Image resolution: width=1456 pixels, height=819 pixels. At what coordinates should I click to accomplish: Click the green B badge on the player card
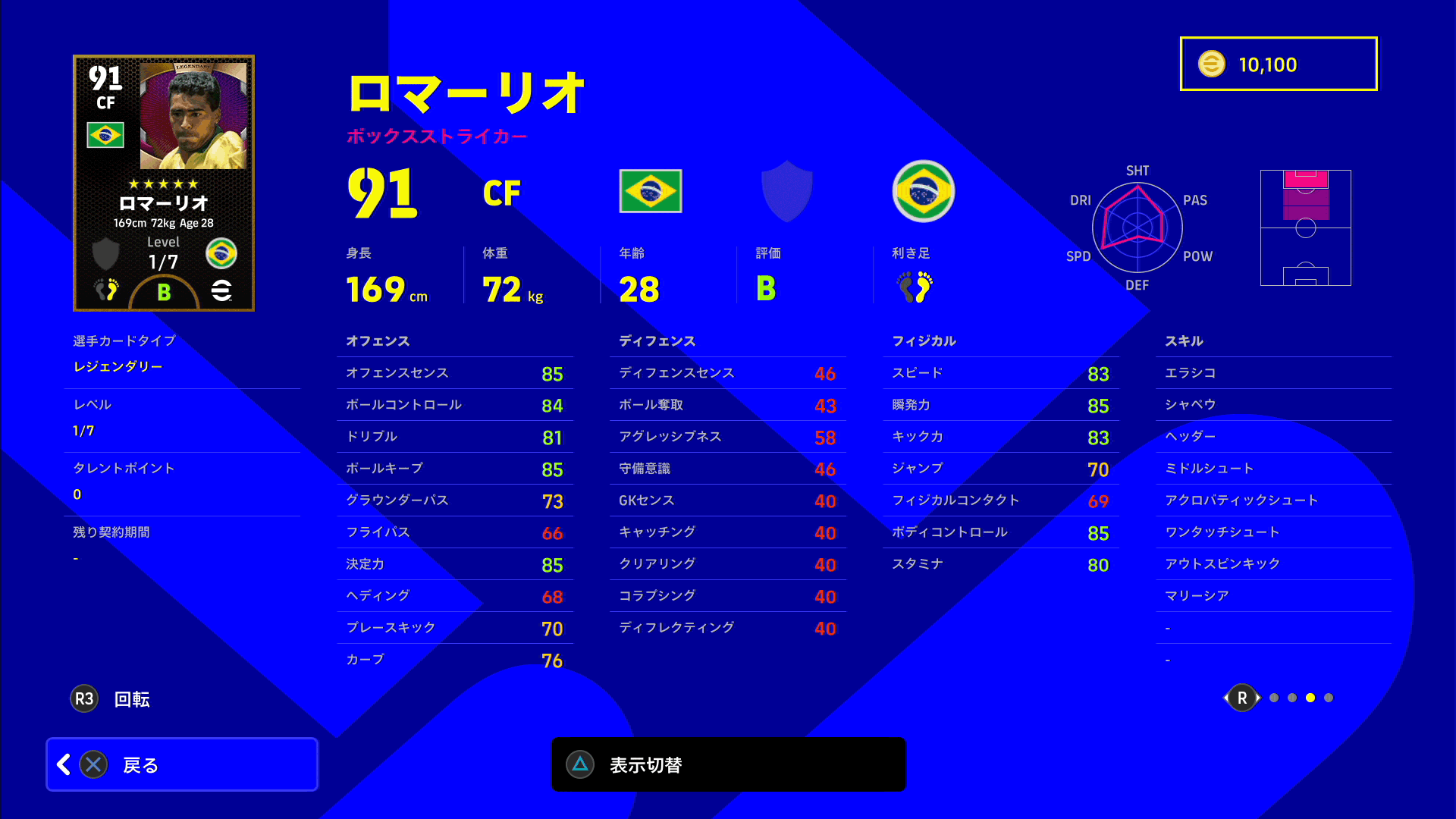click(x=163, y=290)
